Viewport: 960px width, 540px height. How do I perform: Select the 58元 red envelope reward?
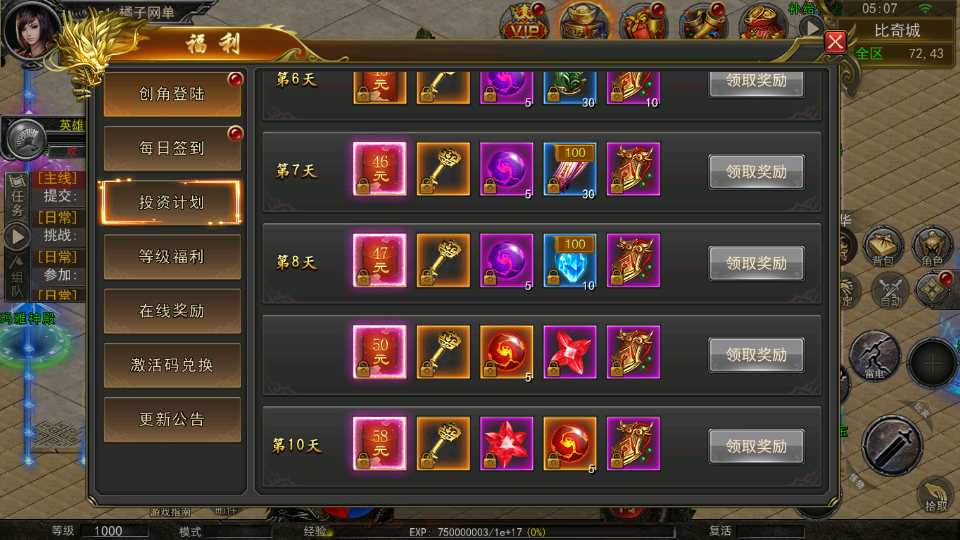pos(379,442)
